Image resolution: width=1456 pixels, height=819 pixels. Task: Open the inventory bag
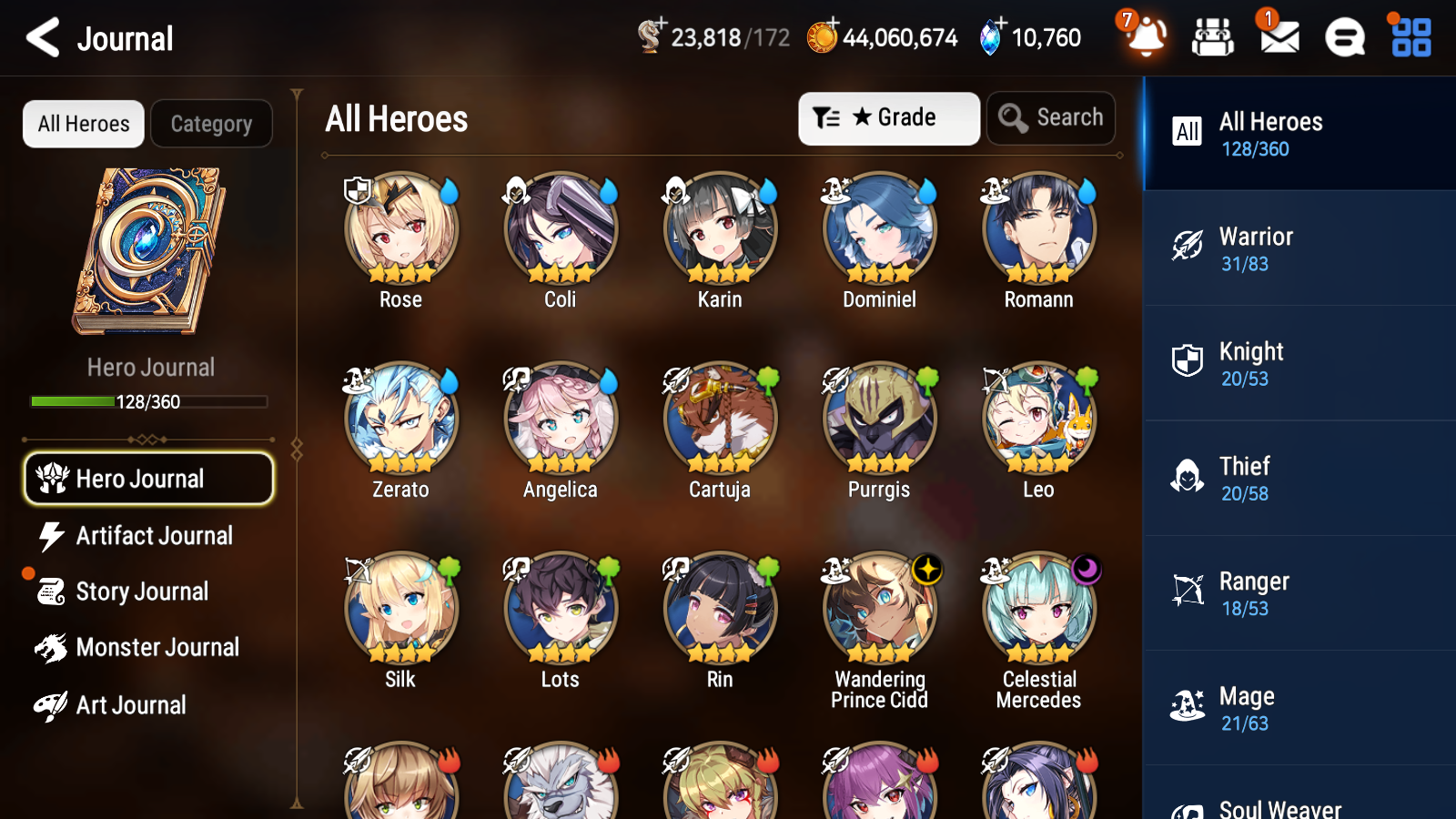pyautogui.click(x=1213, y=37)
